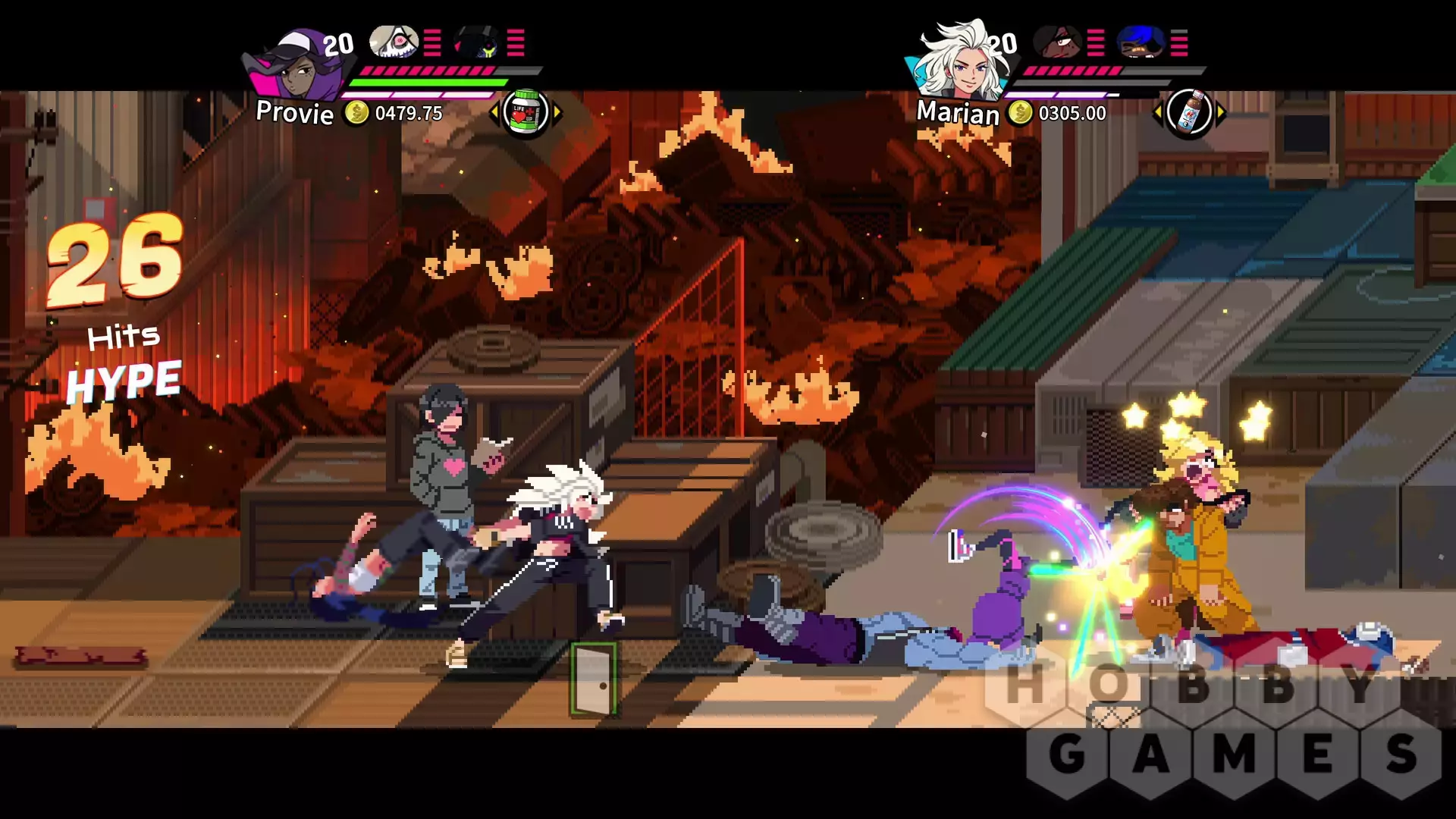Select Provie's dark masked recruit icon
1456x819 pixels.
click(x=477, y=42)
